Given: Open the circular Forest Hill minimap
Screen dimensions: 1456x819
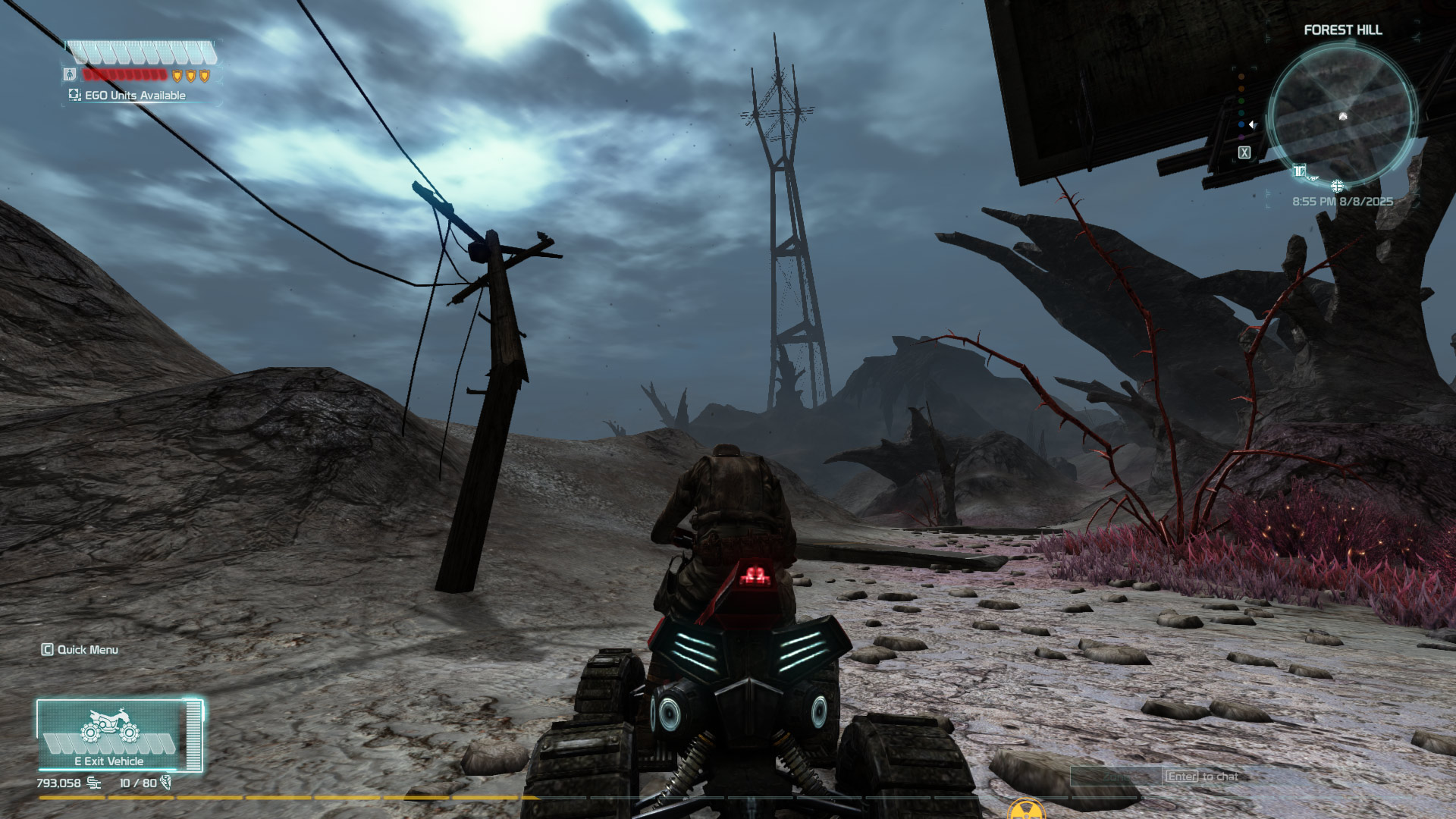Looking at the screenshot, I should click(x=1341, y=115).
